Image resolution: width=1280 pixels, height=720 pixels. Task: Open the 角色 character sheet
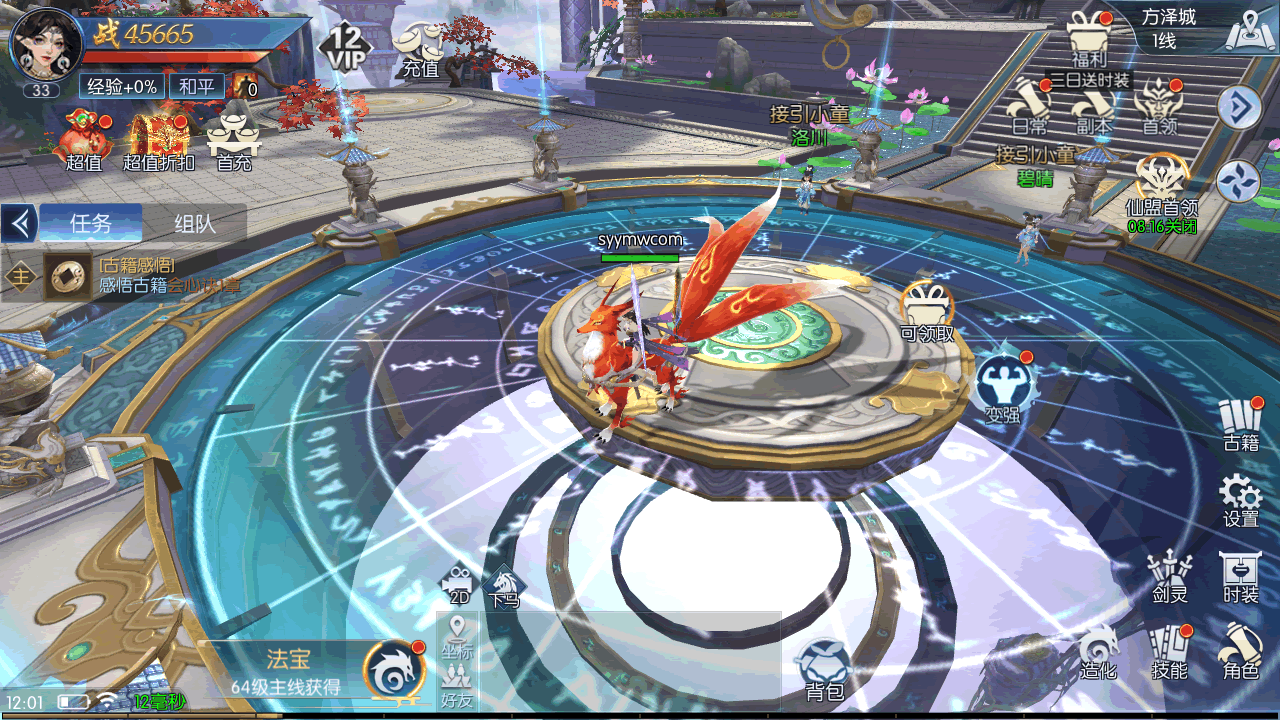(1241, 651)
